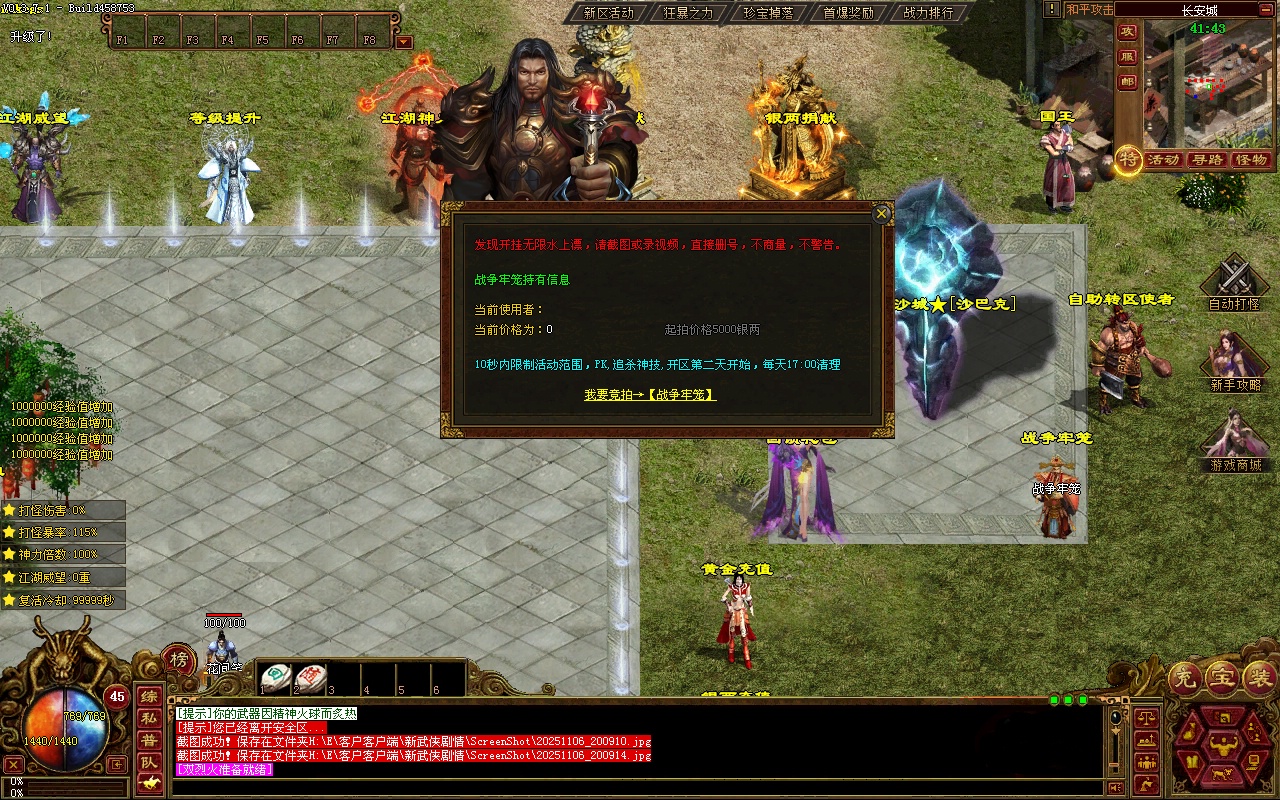Show the 战力排行 ranking tab
The width and height of the screenshot is (1280, 800).
pyautogui.click(x=928, y=13)
